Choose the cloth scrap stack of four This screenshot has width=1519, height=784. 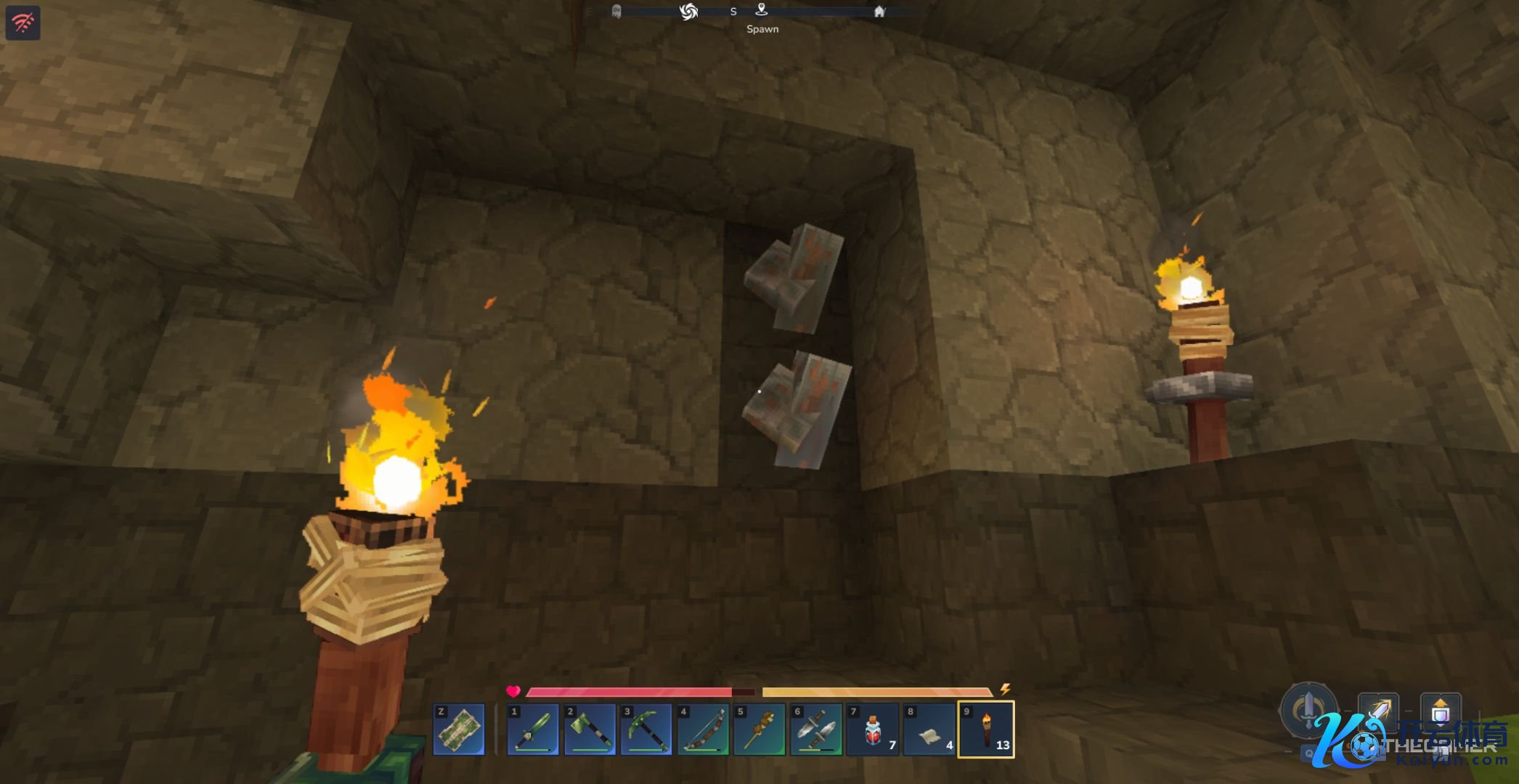click(x=929, y=729)
